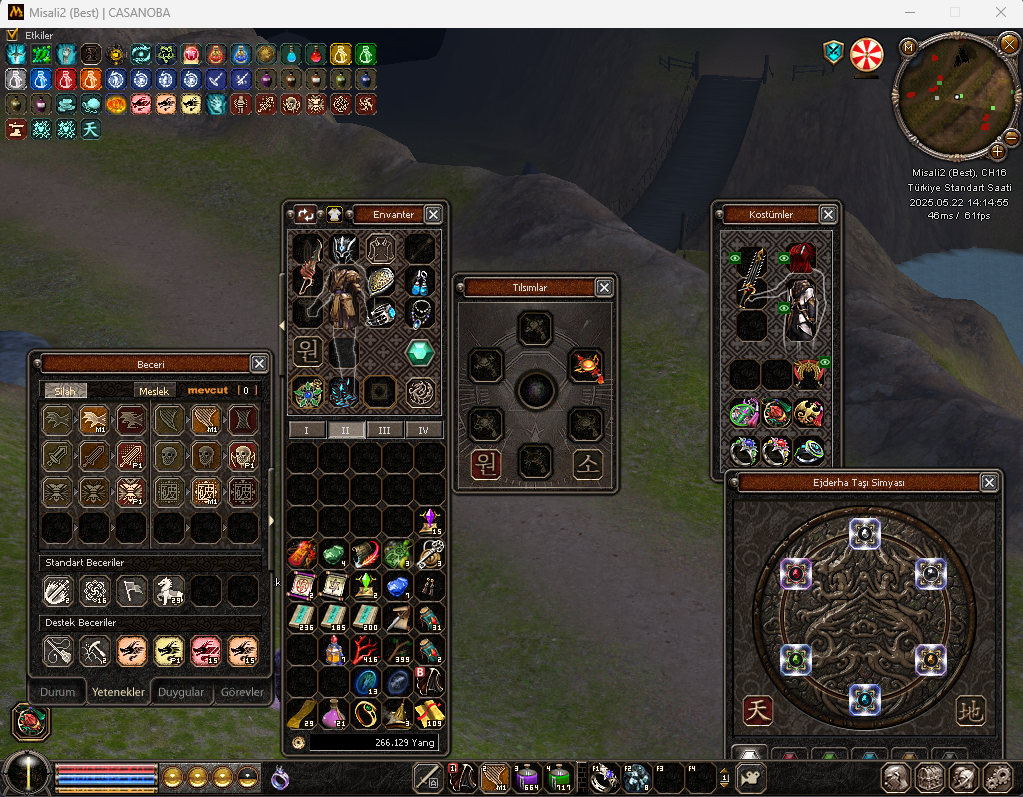Click the horse riding skill icon

(168, 591)
